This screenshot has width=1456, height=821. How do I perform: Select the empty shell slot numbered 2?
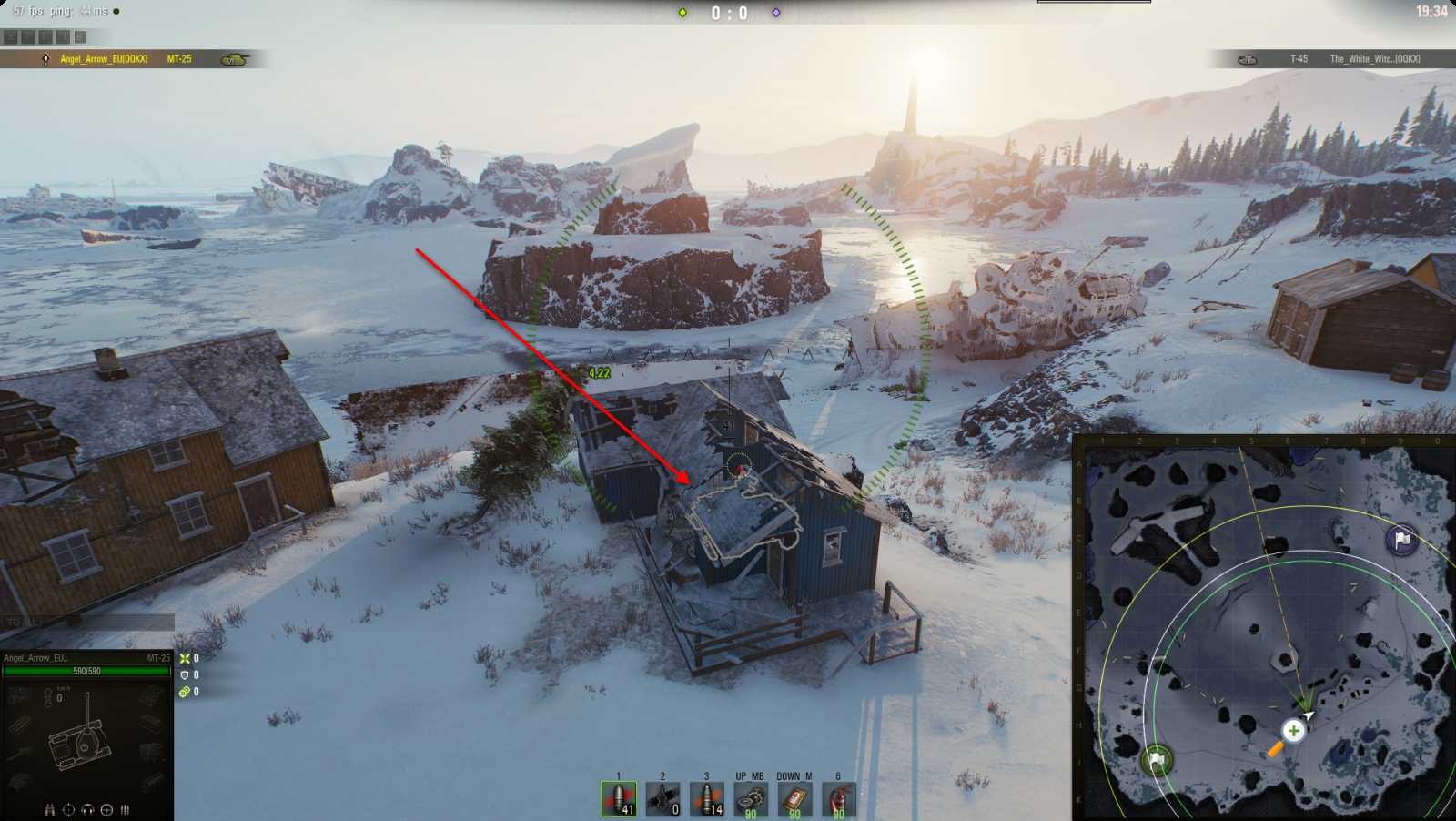coord(662,799)
